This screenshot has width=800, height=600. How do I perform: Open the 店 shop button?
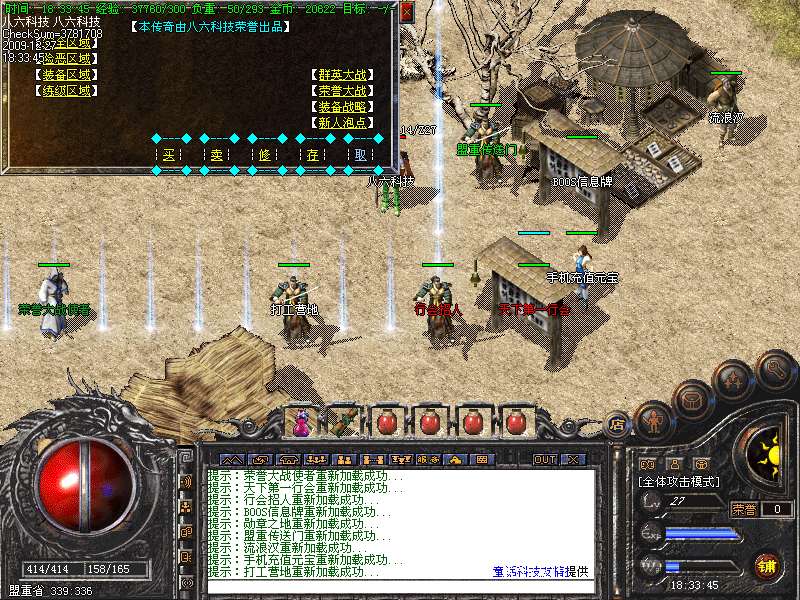(617, 424)
